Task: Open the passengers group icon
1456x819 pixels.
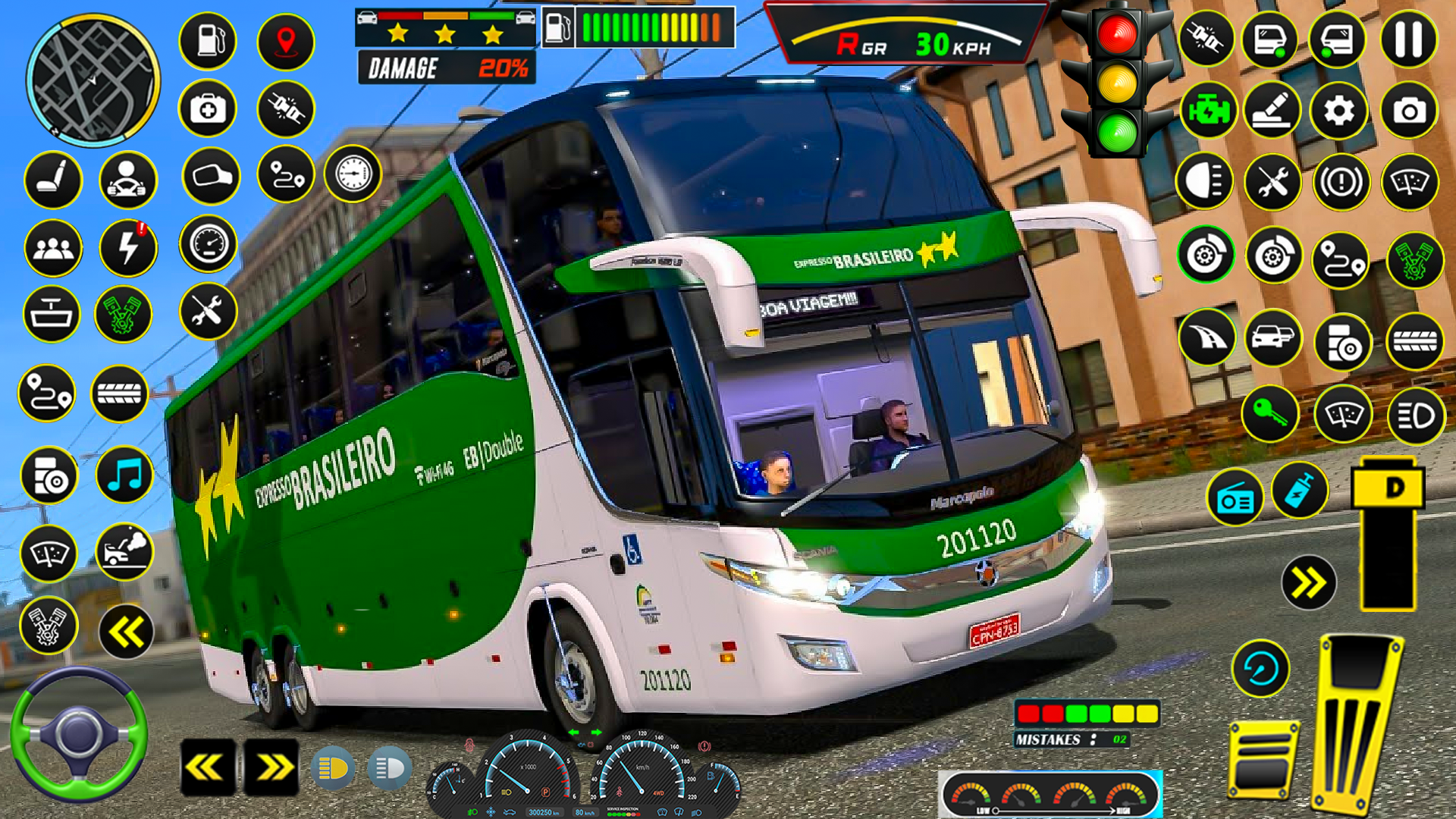Action: tap(53, 248)
